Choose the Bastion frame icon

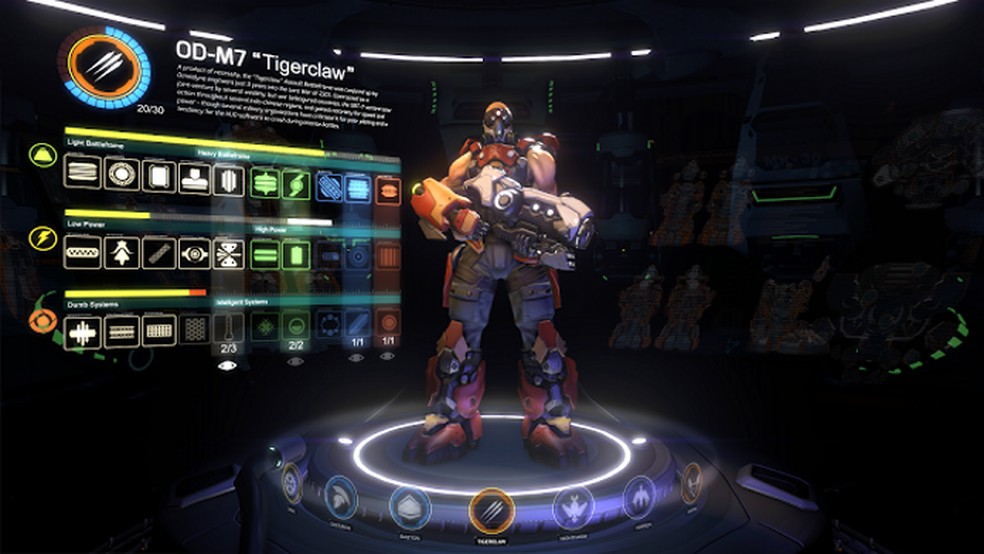point(410,506)
